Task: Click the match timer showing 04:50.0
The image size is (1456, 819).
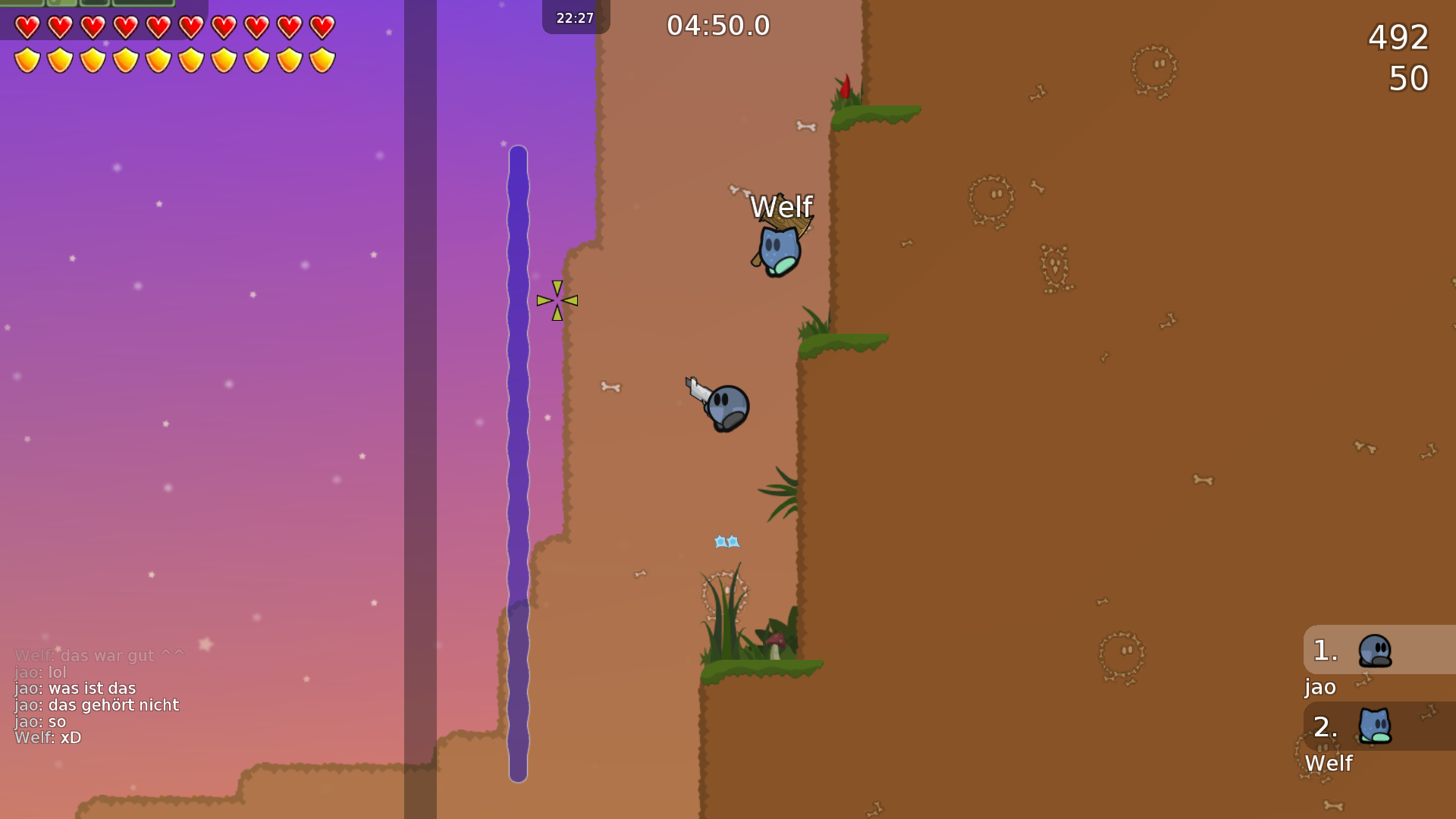Action: coord(716,25)
